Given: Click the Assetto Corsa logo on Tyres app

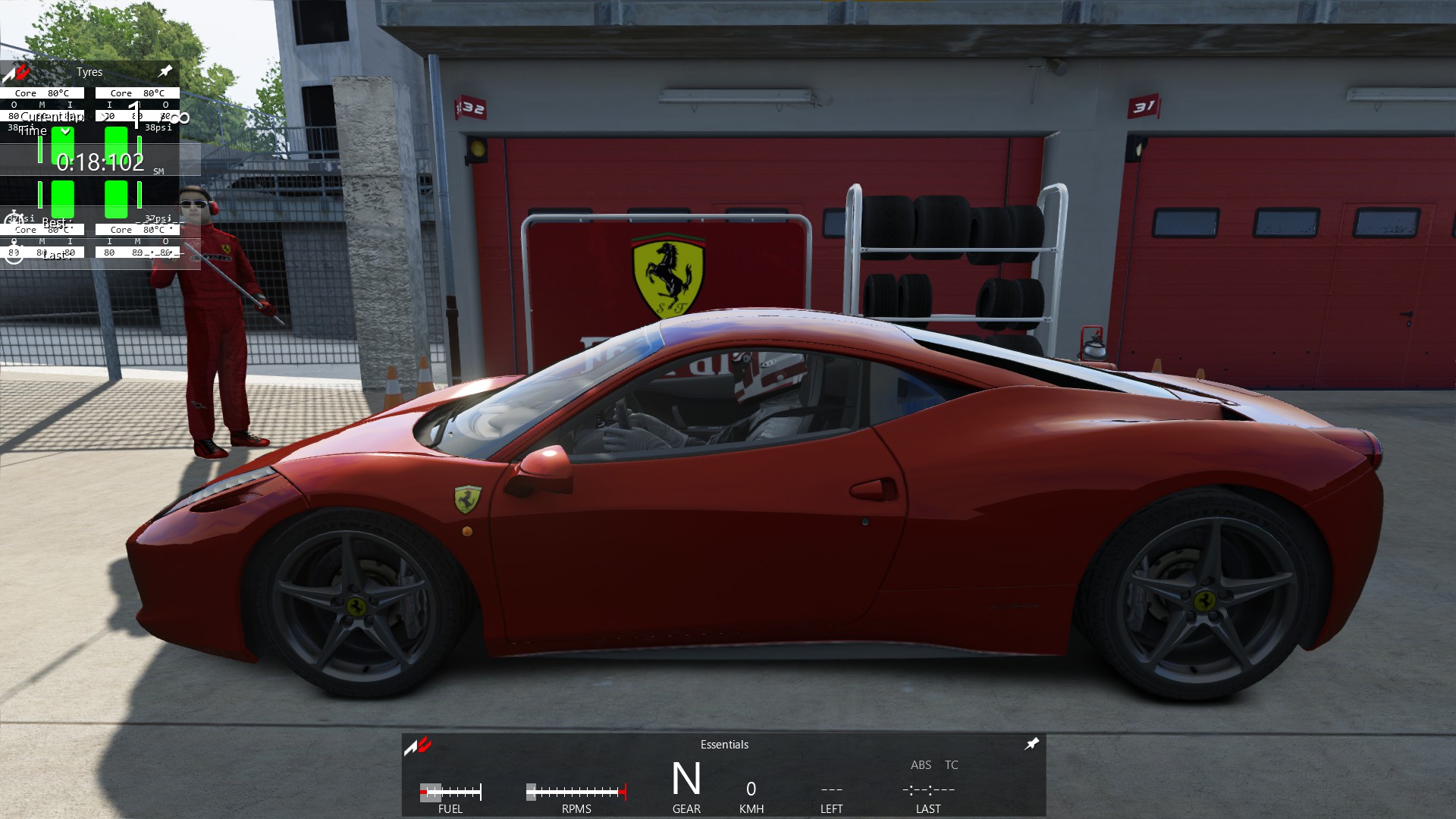Looking at the screenshot, I should tap(17, 73).
